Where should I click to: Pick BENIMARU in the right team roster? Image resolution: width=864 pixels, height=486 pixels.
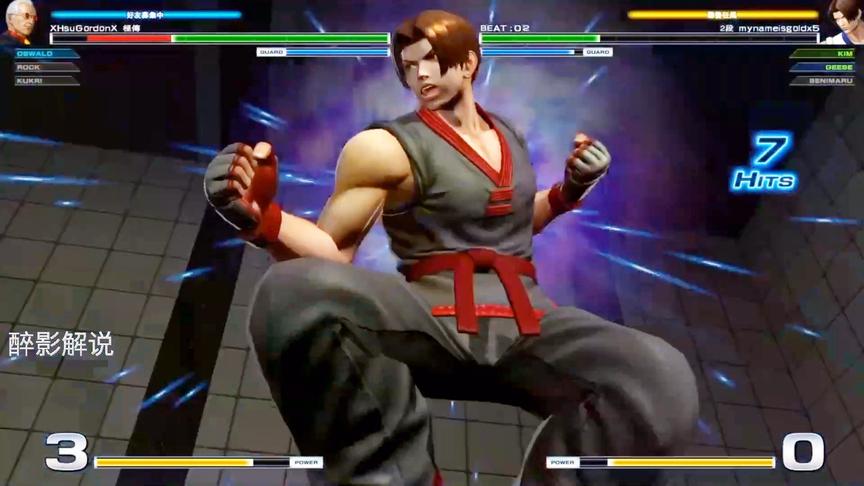click(822, 81)
